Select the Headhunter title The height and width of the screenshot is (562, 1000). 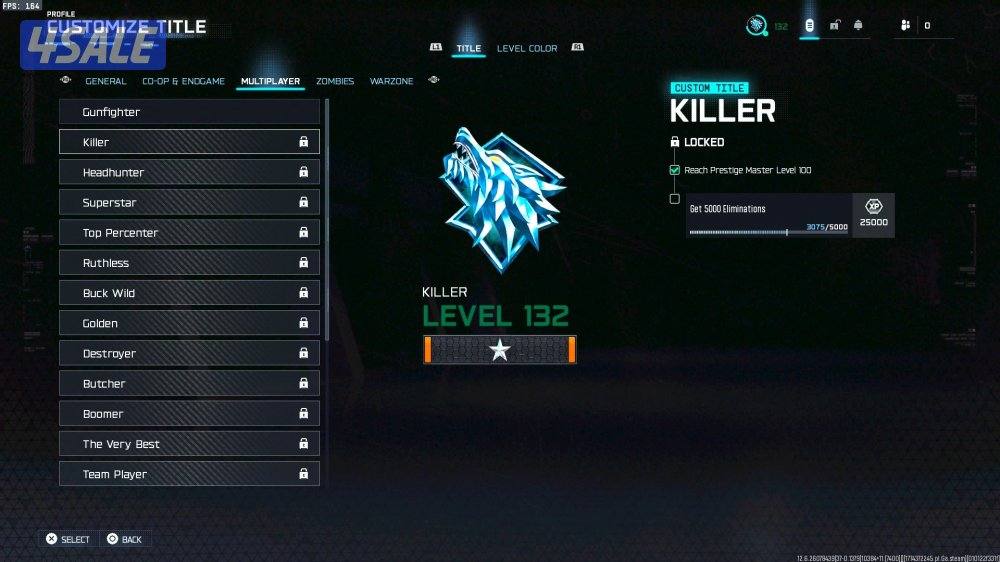189,172
